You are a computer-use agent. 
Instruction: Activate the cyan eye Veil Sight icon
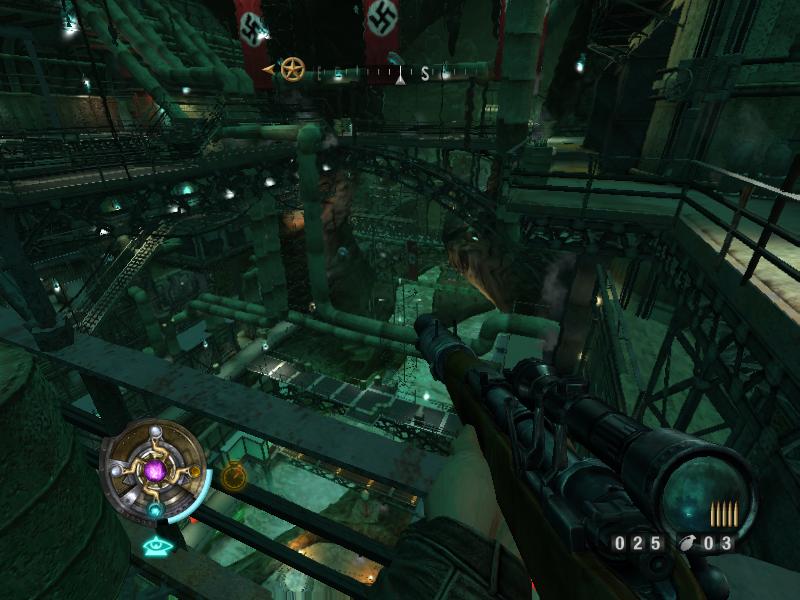click(155, 546)
